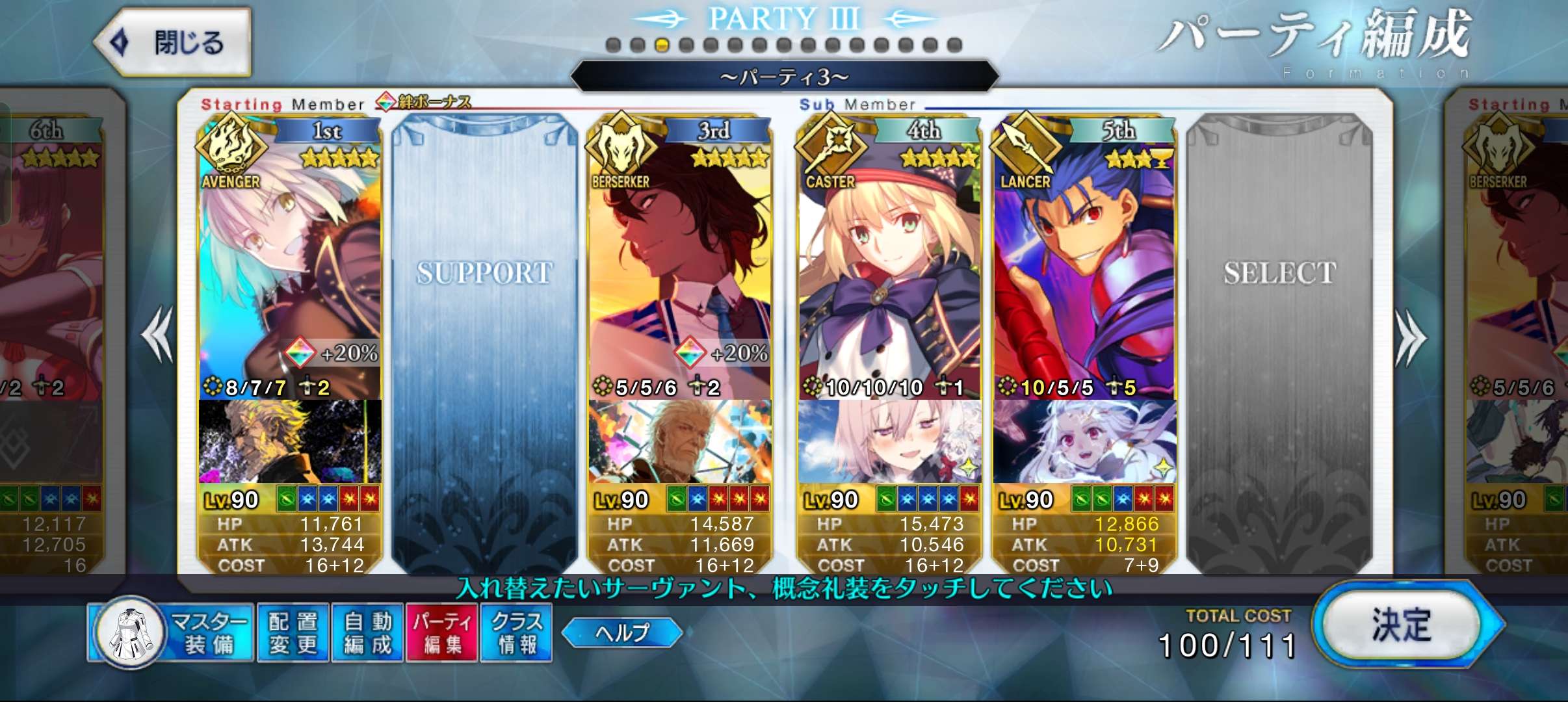The width and height of the screenshot is (1568, 702).
Task: Close the party formation screen
Action: 173,42
